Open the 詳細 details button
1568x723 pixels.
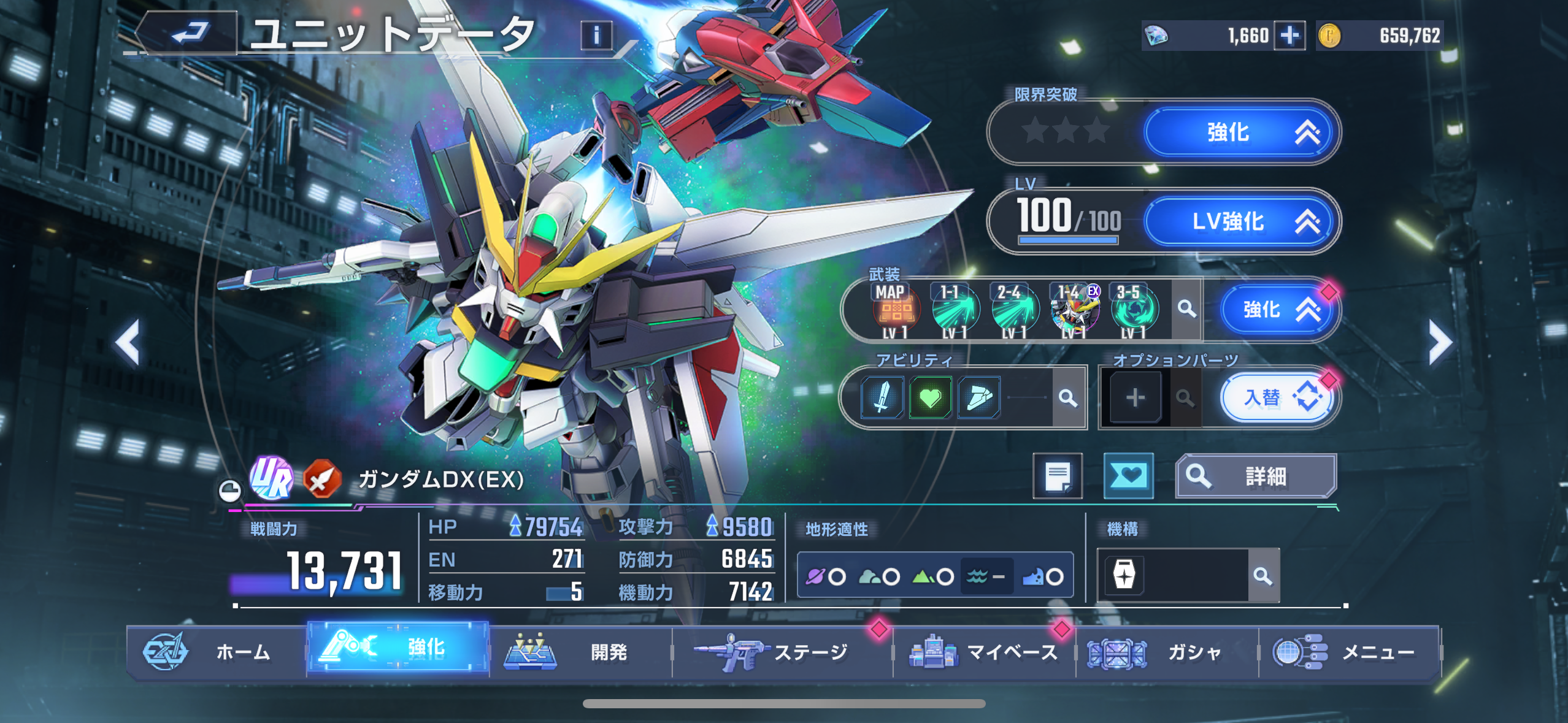[x=1255, y=476]
